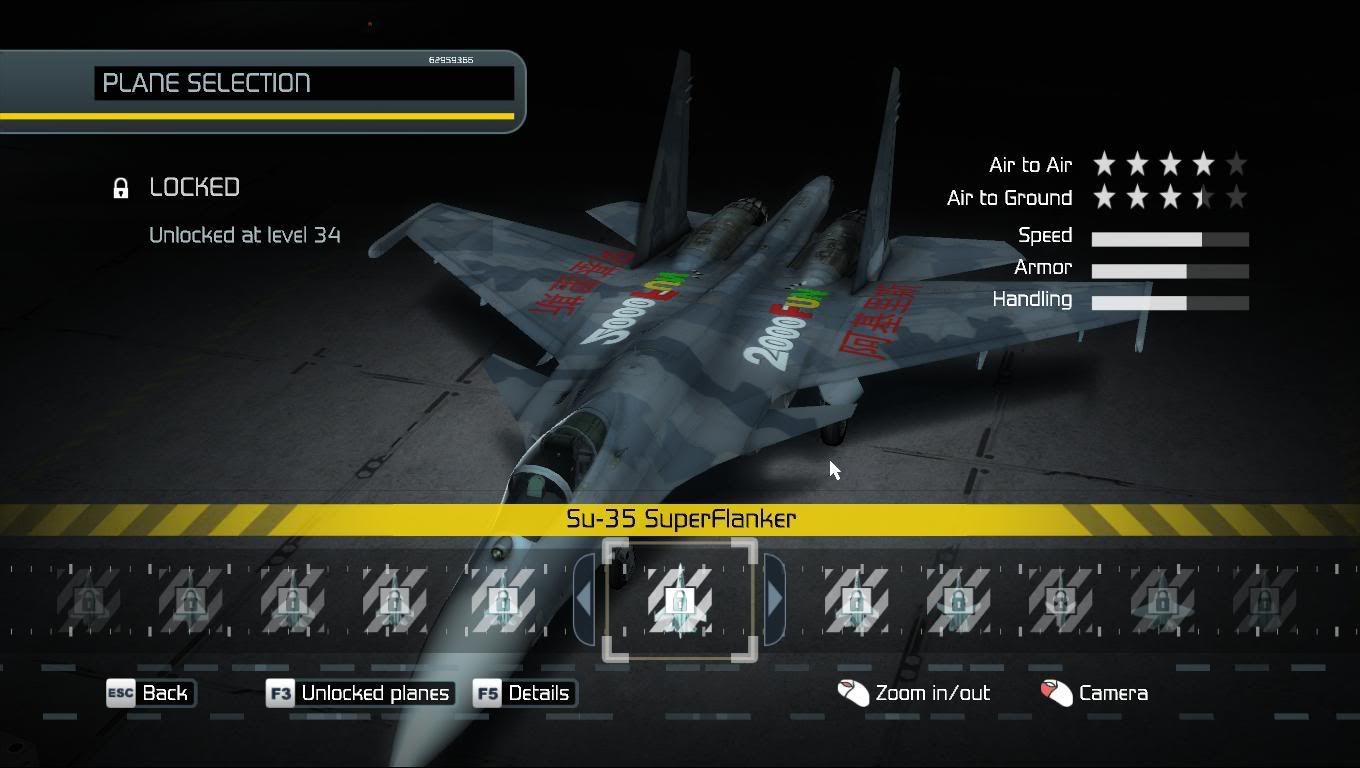This screenshot has width=1360, height=768.
Task: Browse to the next plane with right arrow
Action: point(774,599)
